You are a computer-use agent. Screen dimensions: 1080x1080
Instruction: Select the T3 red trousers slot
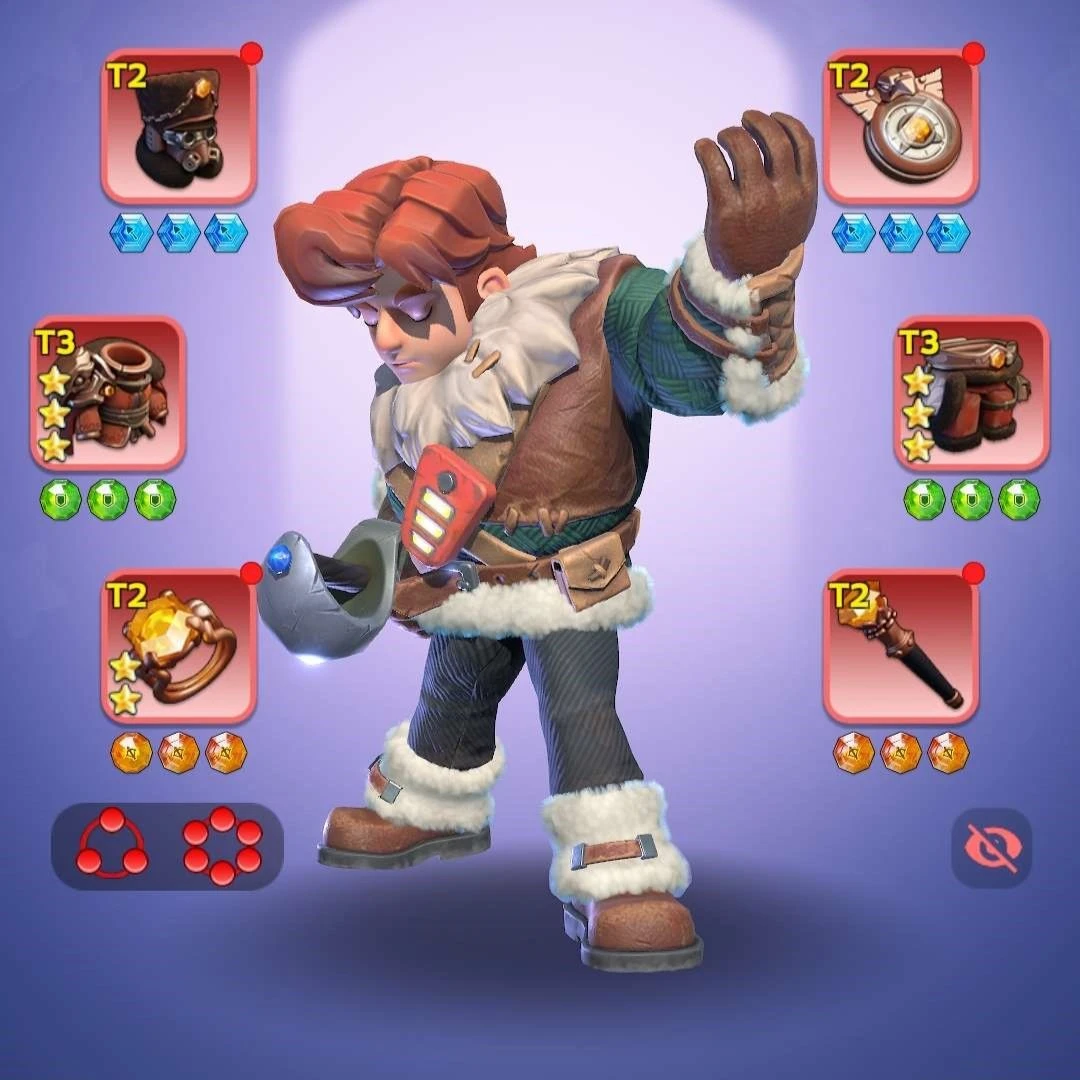pyautogui.click(x=971, y=393)
